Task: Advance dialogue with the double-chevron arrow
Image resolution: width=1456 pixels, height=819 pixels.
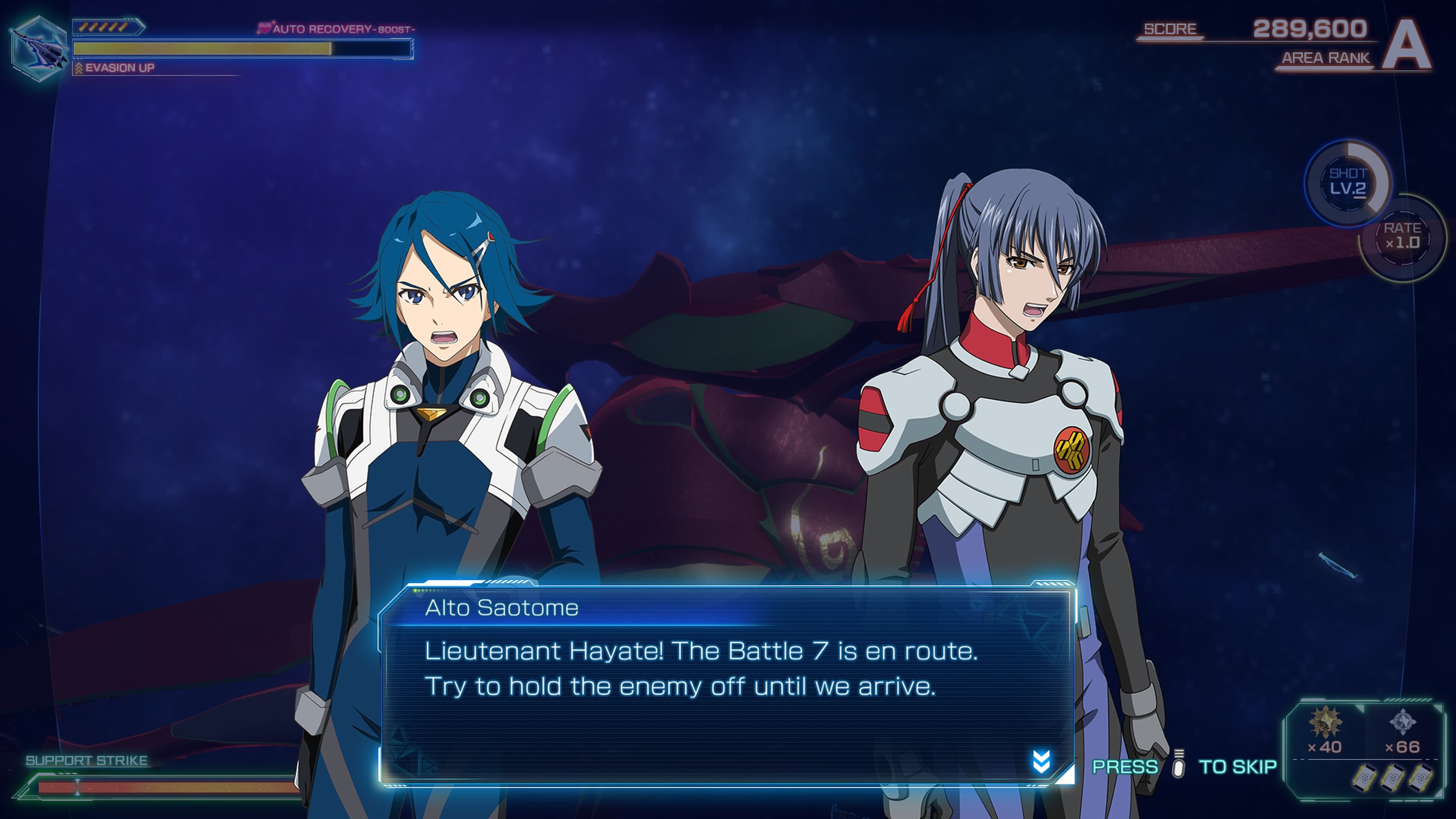Action: click(1041, 761)
